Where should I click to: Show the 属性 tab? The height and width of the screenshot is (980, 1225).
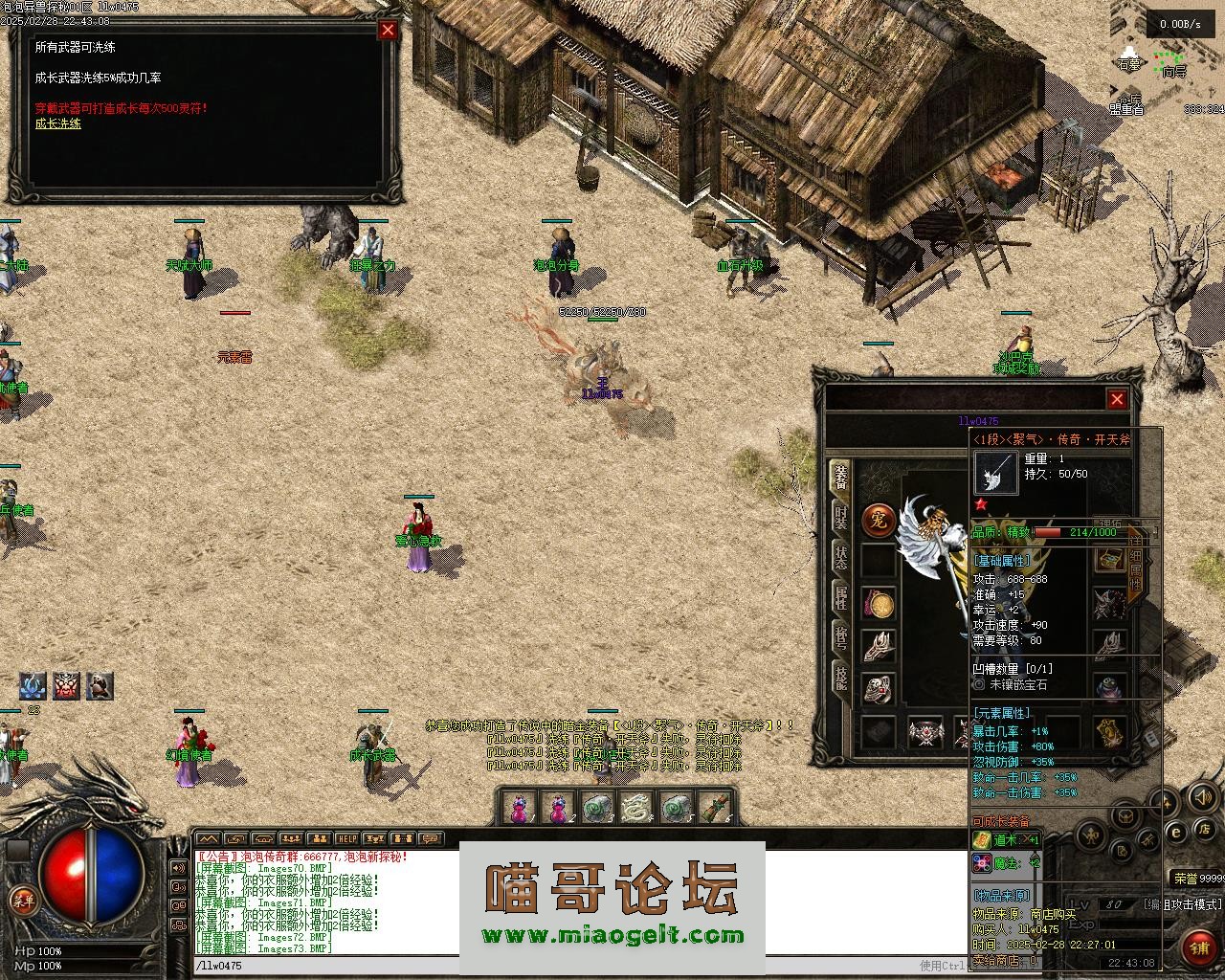[x=839, y=597]
